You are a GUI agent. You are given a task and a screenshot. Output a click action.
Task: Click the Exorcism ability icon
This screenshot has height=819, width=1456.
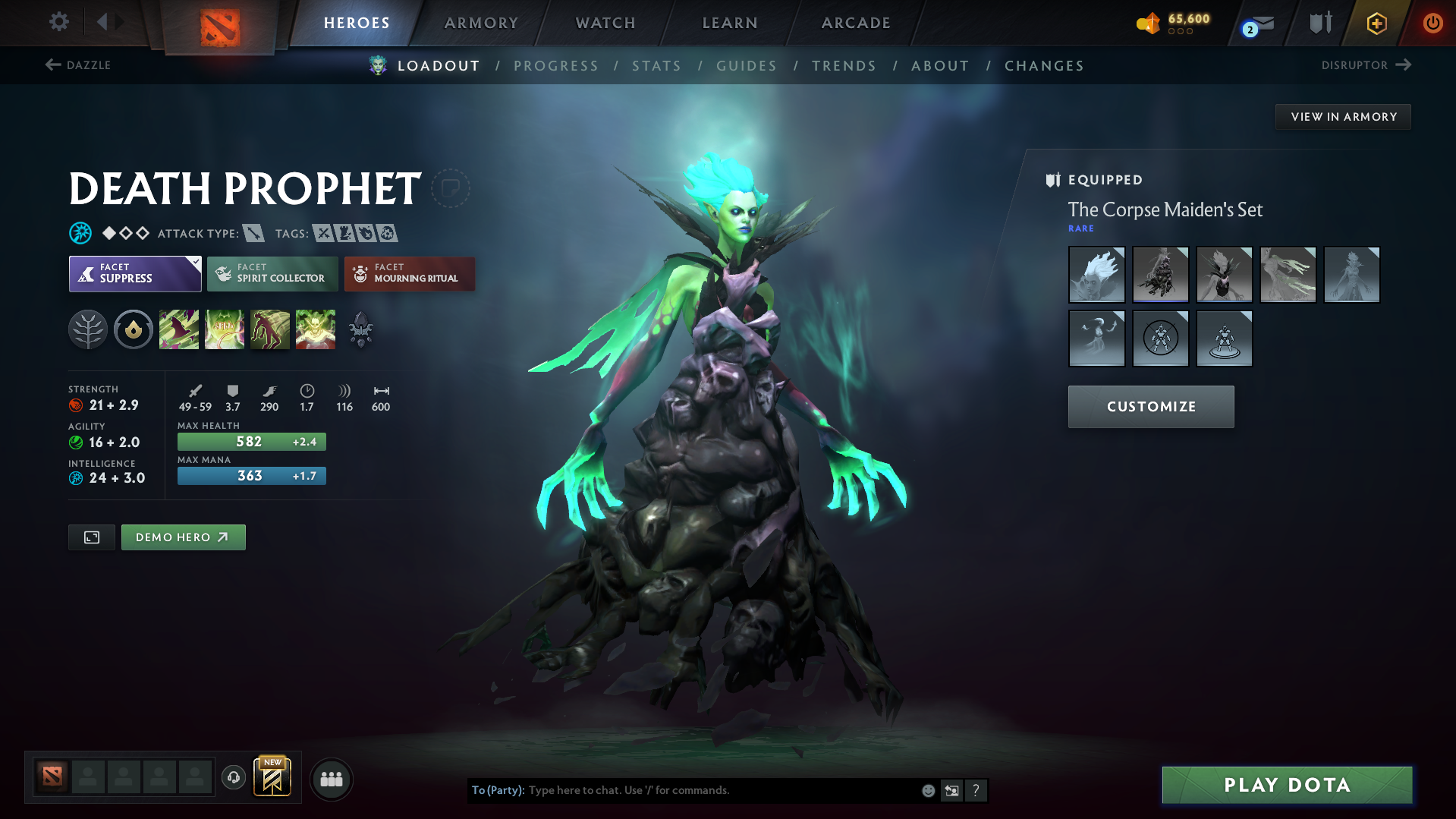[x=316, y=329]
